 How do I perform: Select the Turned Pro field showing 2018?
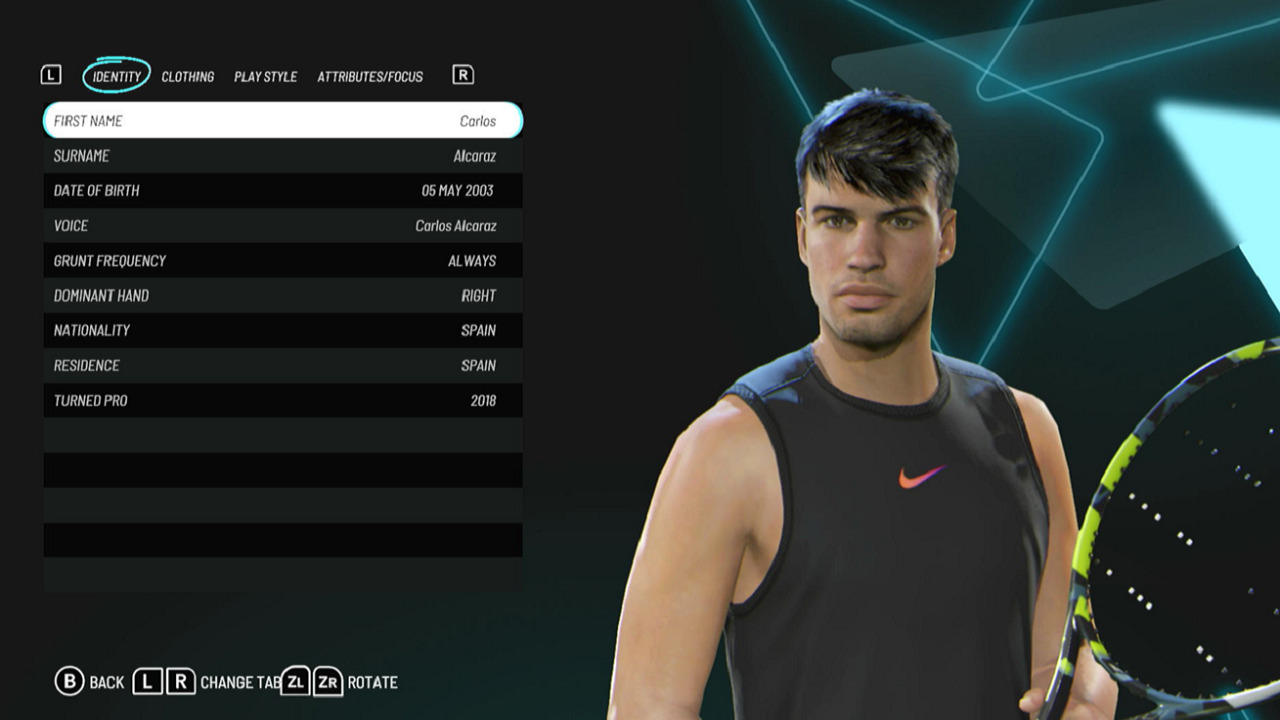coord(280,400)
